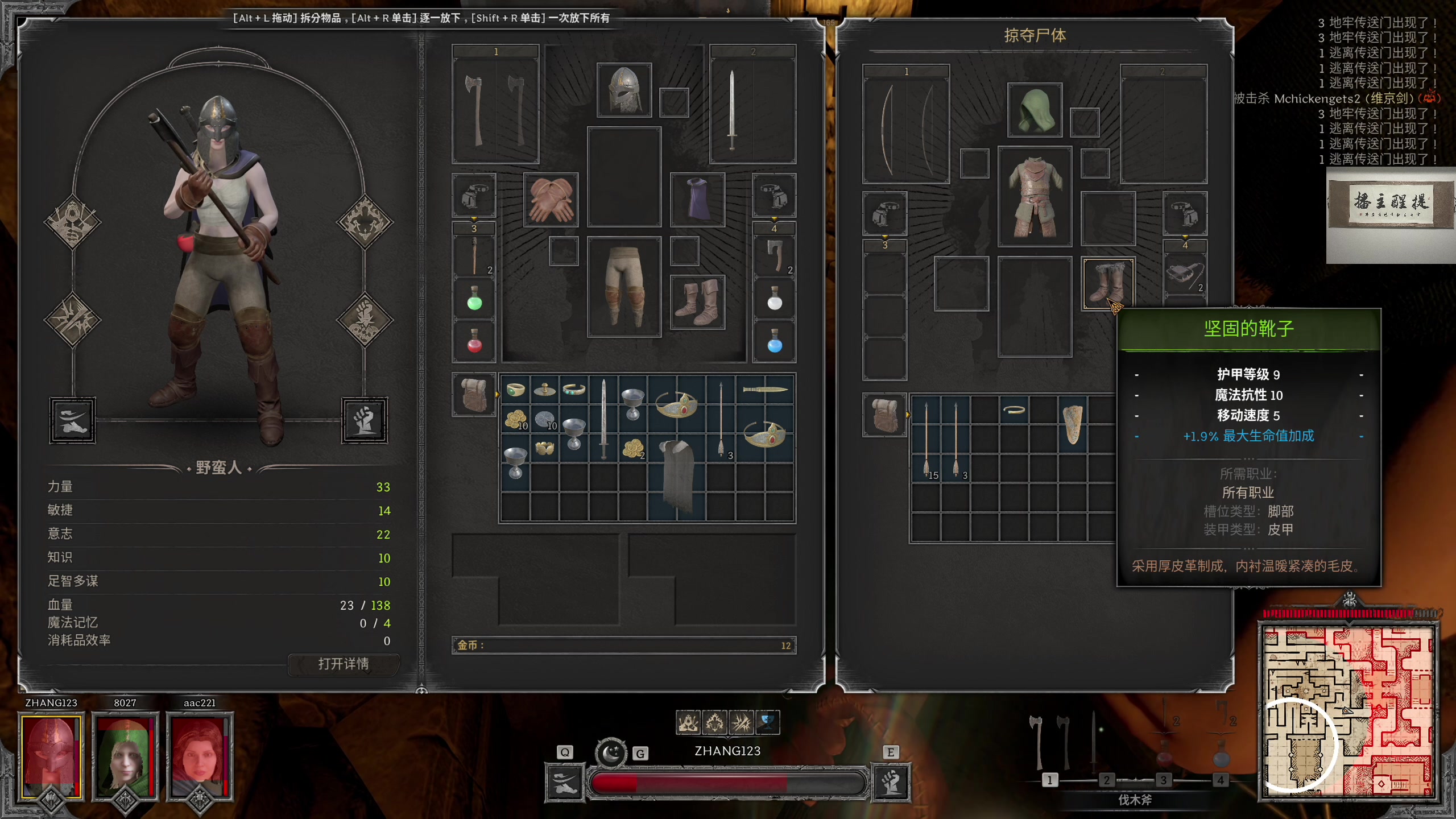Select the equipped leather gloves
This screenshot has height=819, width=1456.
(x=551, y=200)
